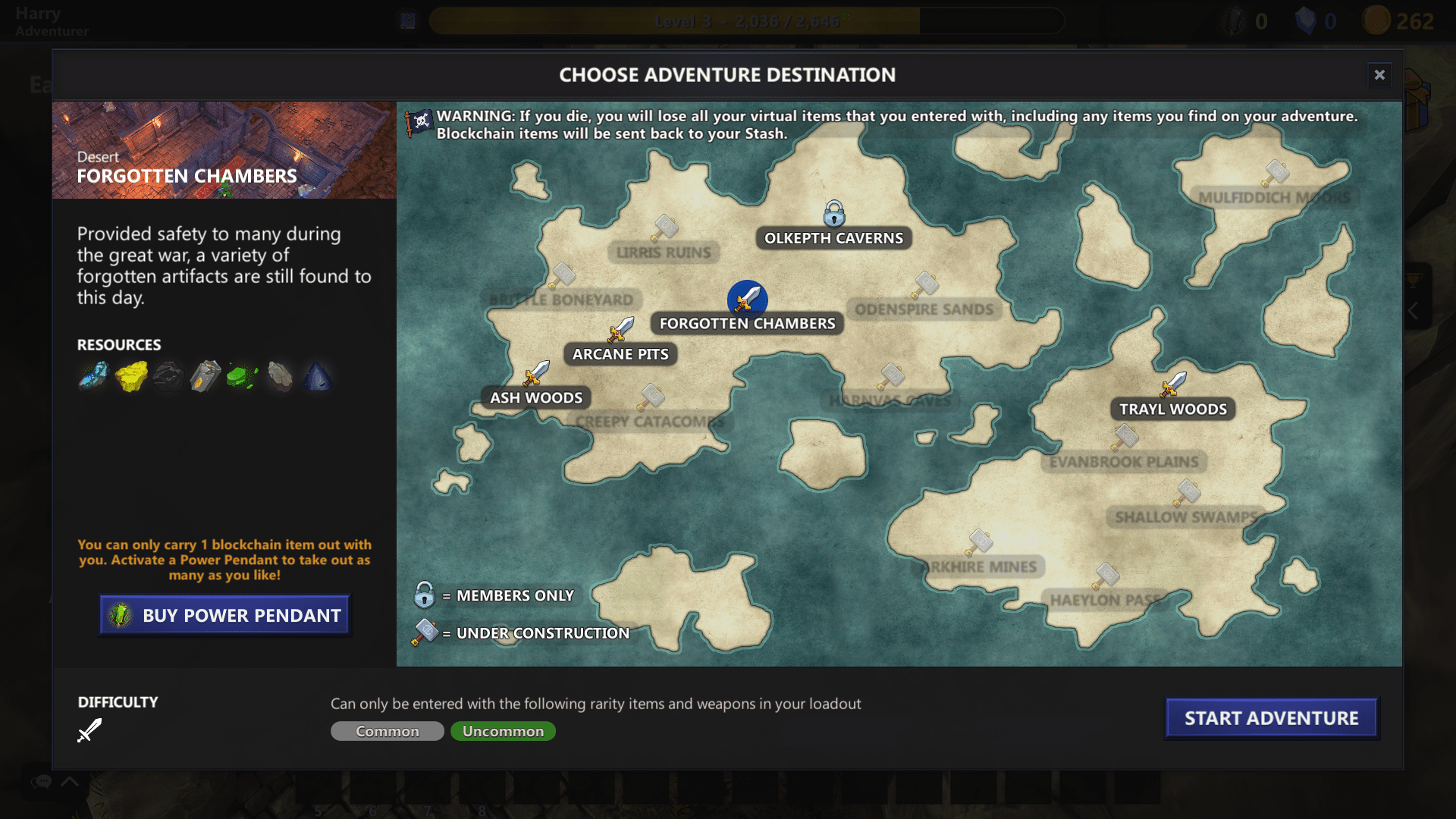Select Trayl Woods on the map
The width and height of the screenshot is (1456, 819).
(1172, 409)
